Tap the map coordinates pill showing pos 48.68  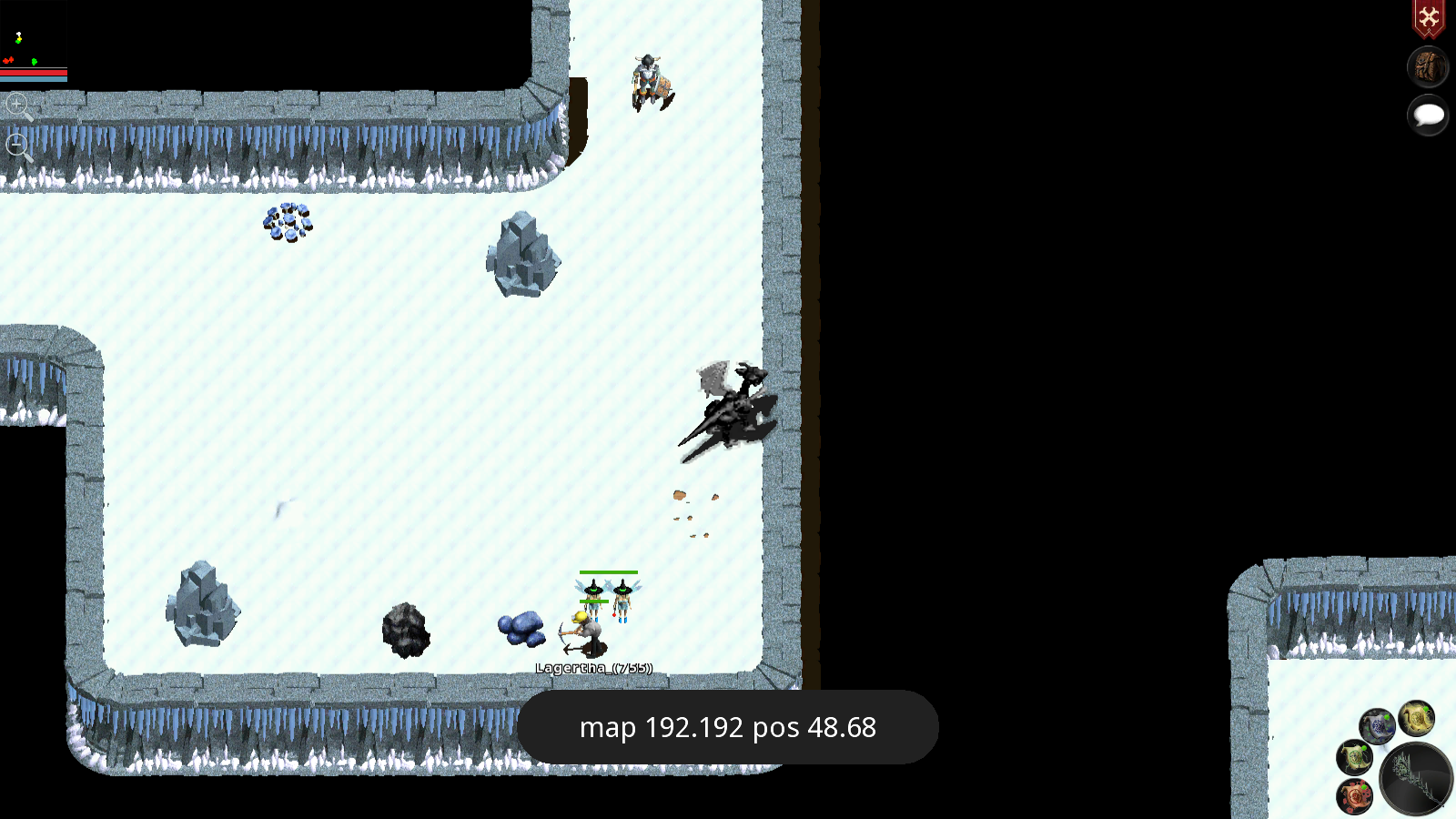coord(727,727)
